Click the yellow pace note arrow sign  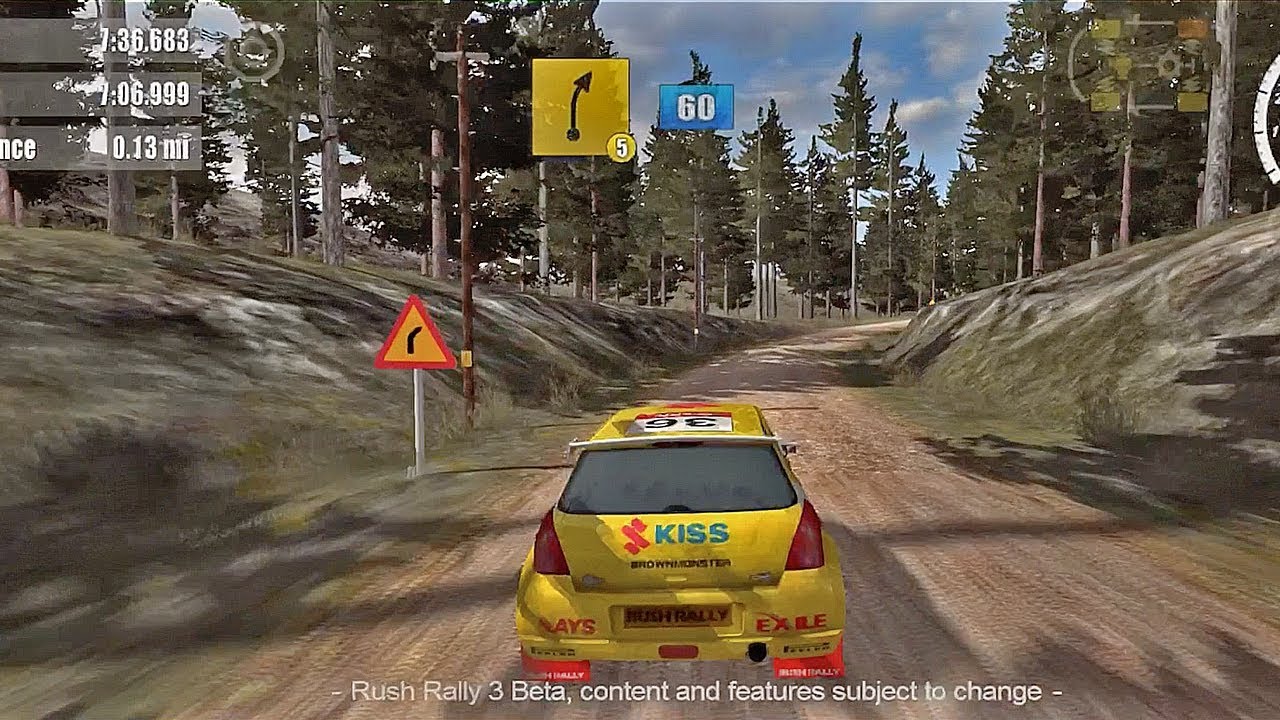(x=580, y=107)
